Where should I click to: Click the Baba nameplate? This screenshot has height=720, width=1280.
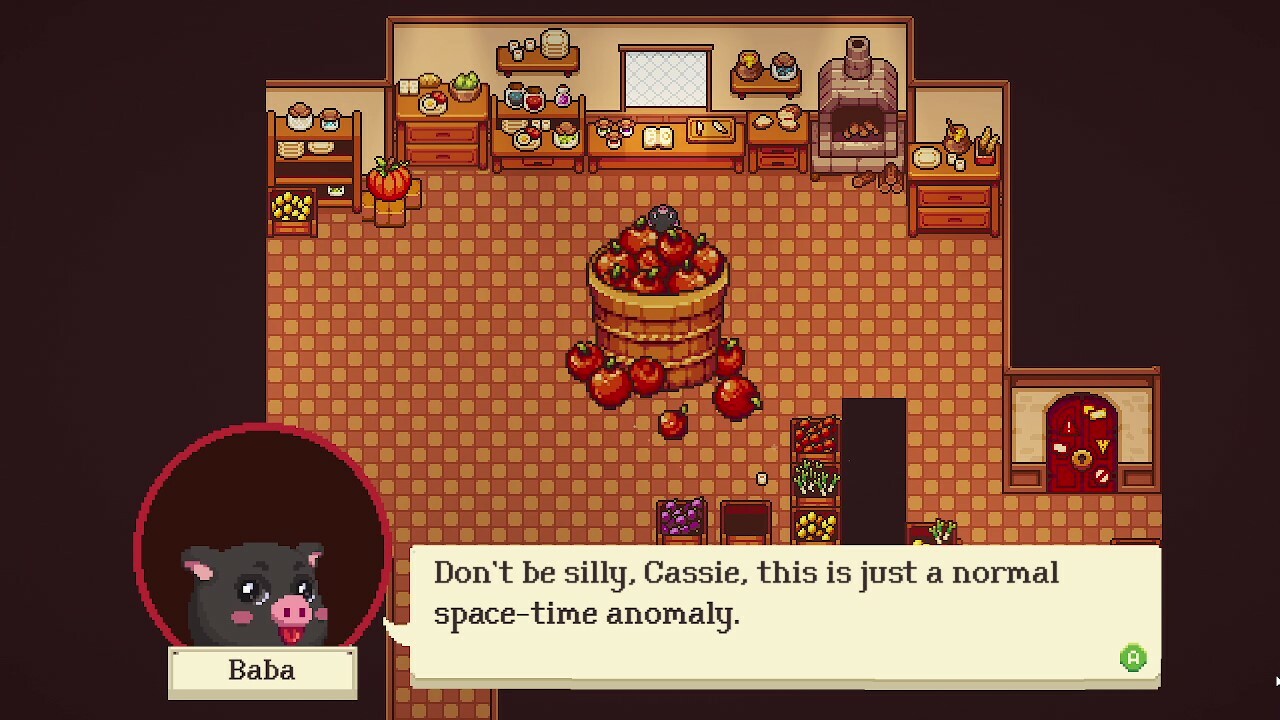(262, 670)
